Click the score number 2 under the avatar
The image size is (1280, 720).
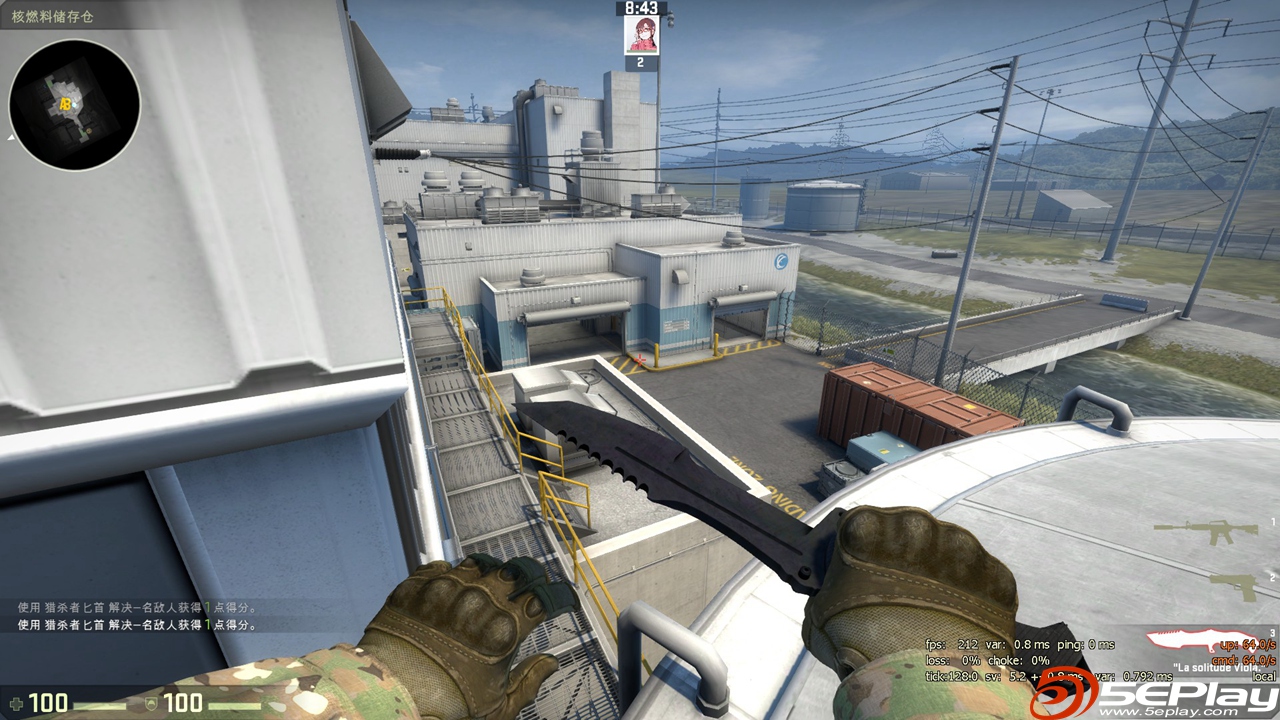point(640,59)
